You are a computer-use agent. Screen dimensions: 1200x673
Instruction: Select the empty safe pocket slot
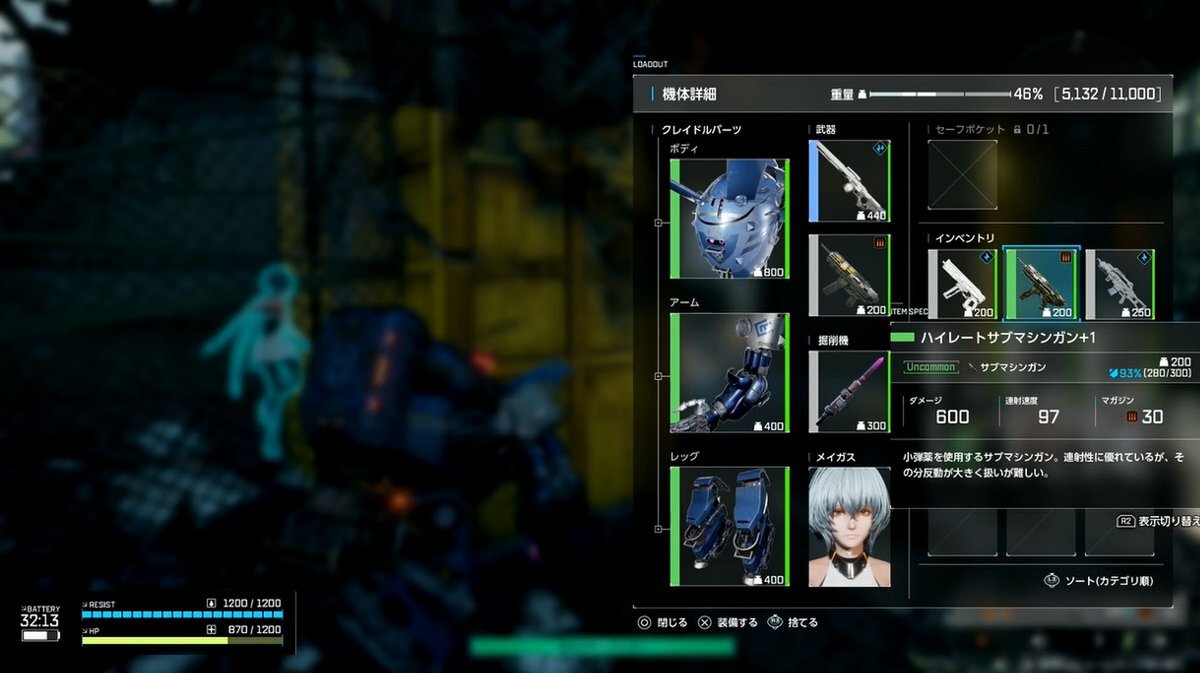tap(962, 175)
